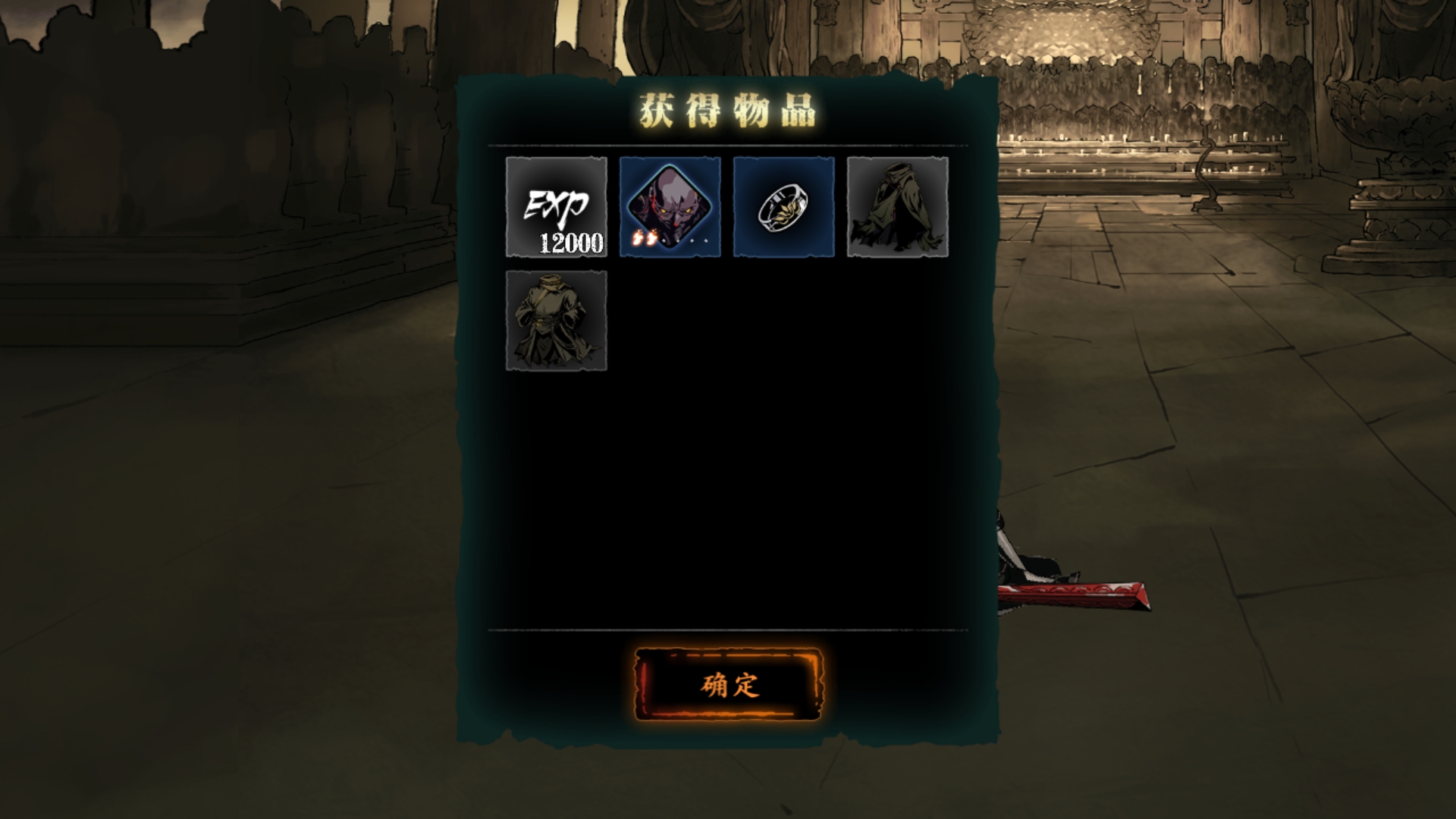Select the demon mask reward item
This screenshot has width=1456, height=819.
(x=670, y=207)
